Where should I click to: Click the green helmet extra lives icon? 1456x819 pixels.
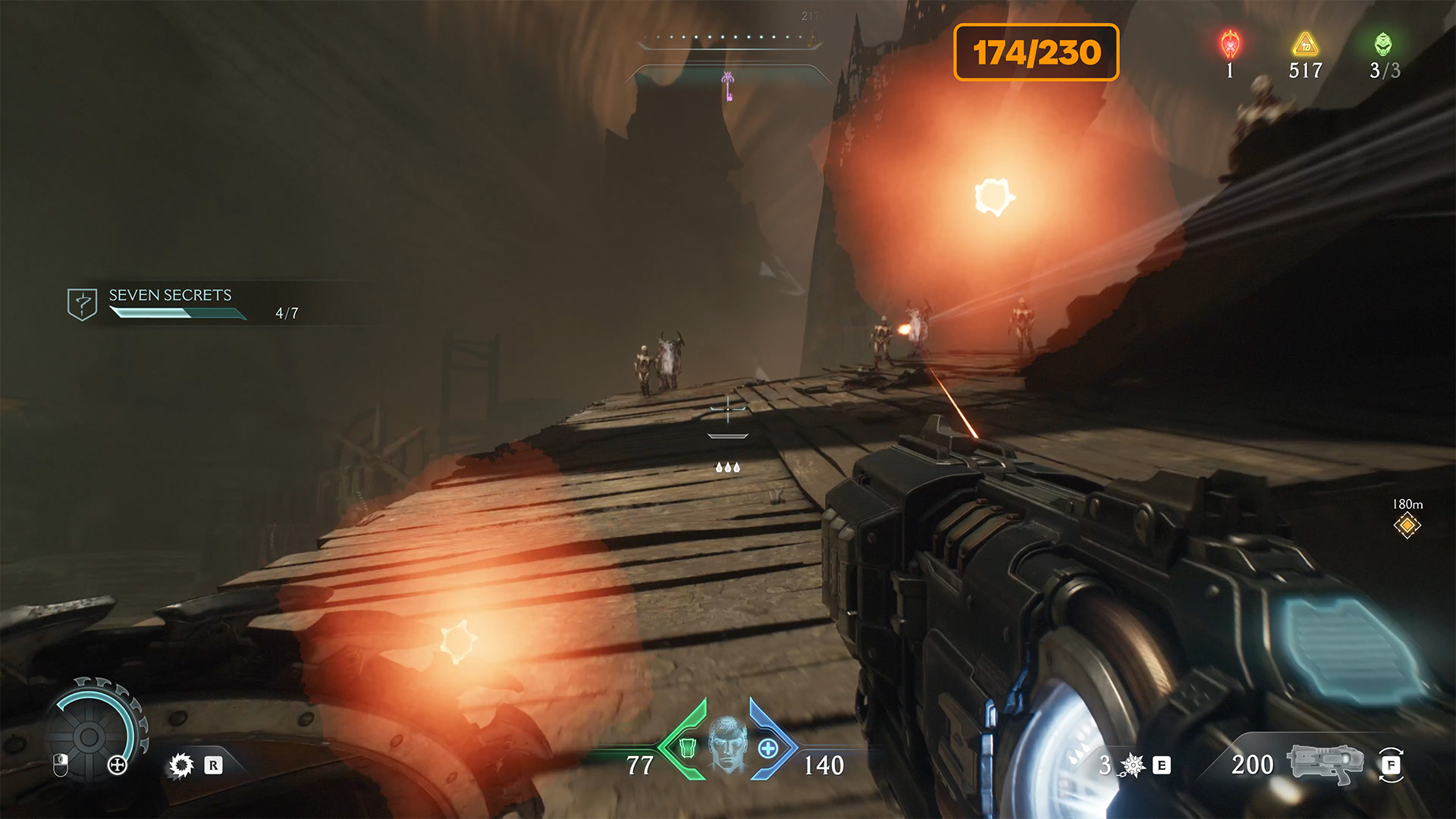1383,45
